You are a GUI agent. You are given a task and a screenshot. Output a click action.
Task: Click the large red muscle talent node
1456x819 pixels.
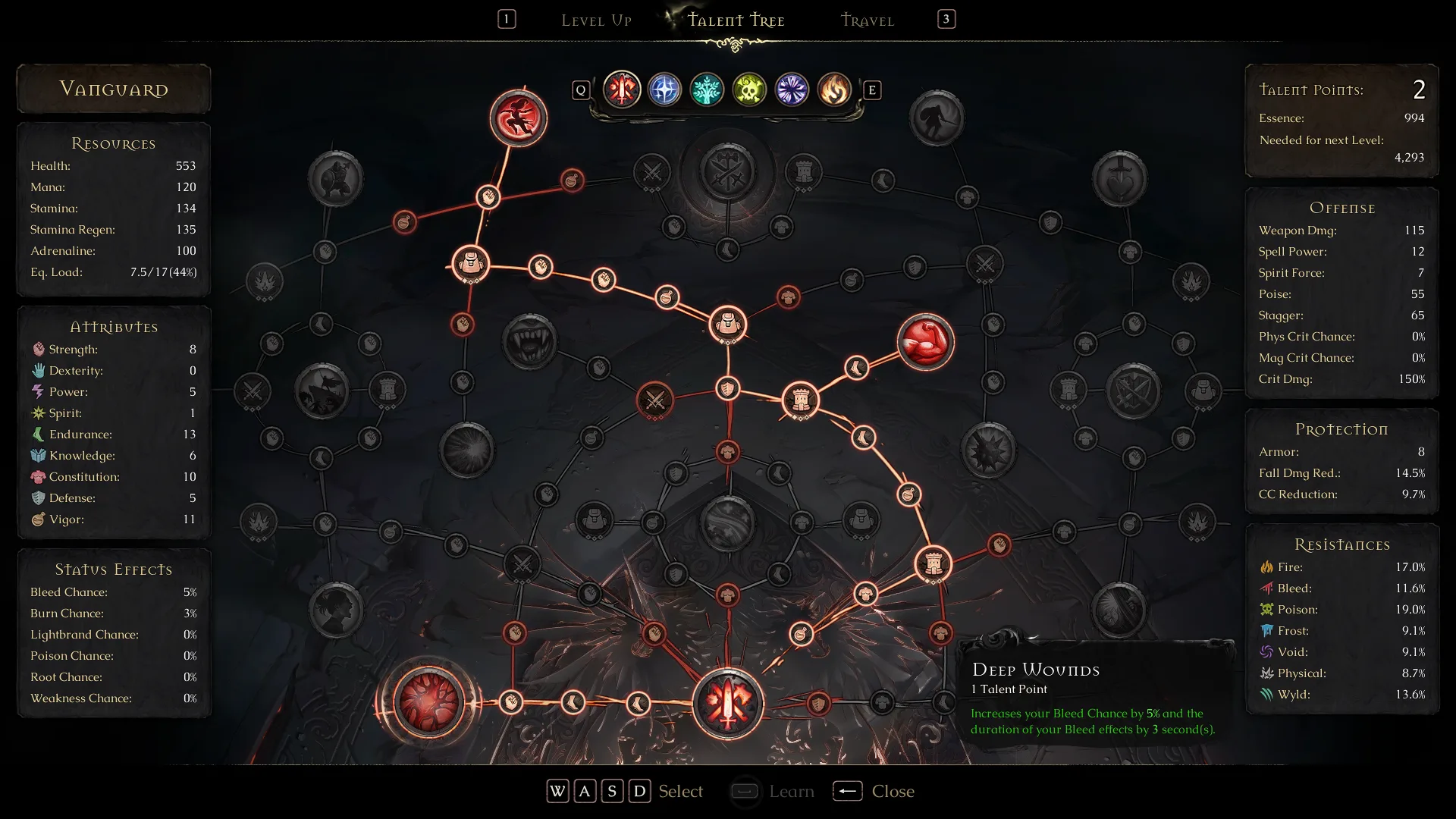coord(926,342)
